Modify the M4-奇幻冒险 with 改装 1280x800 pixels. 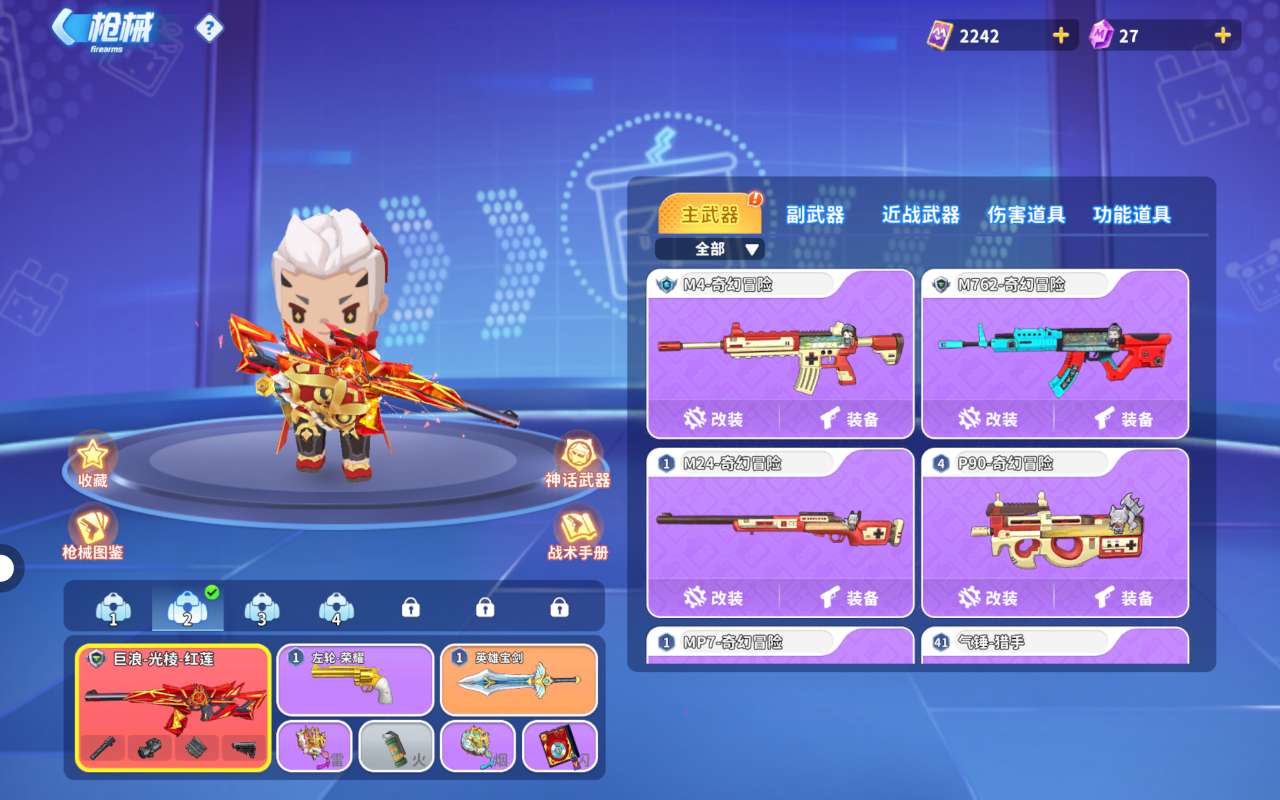point(713,419)
